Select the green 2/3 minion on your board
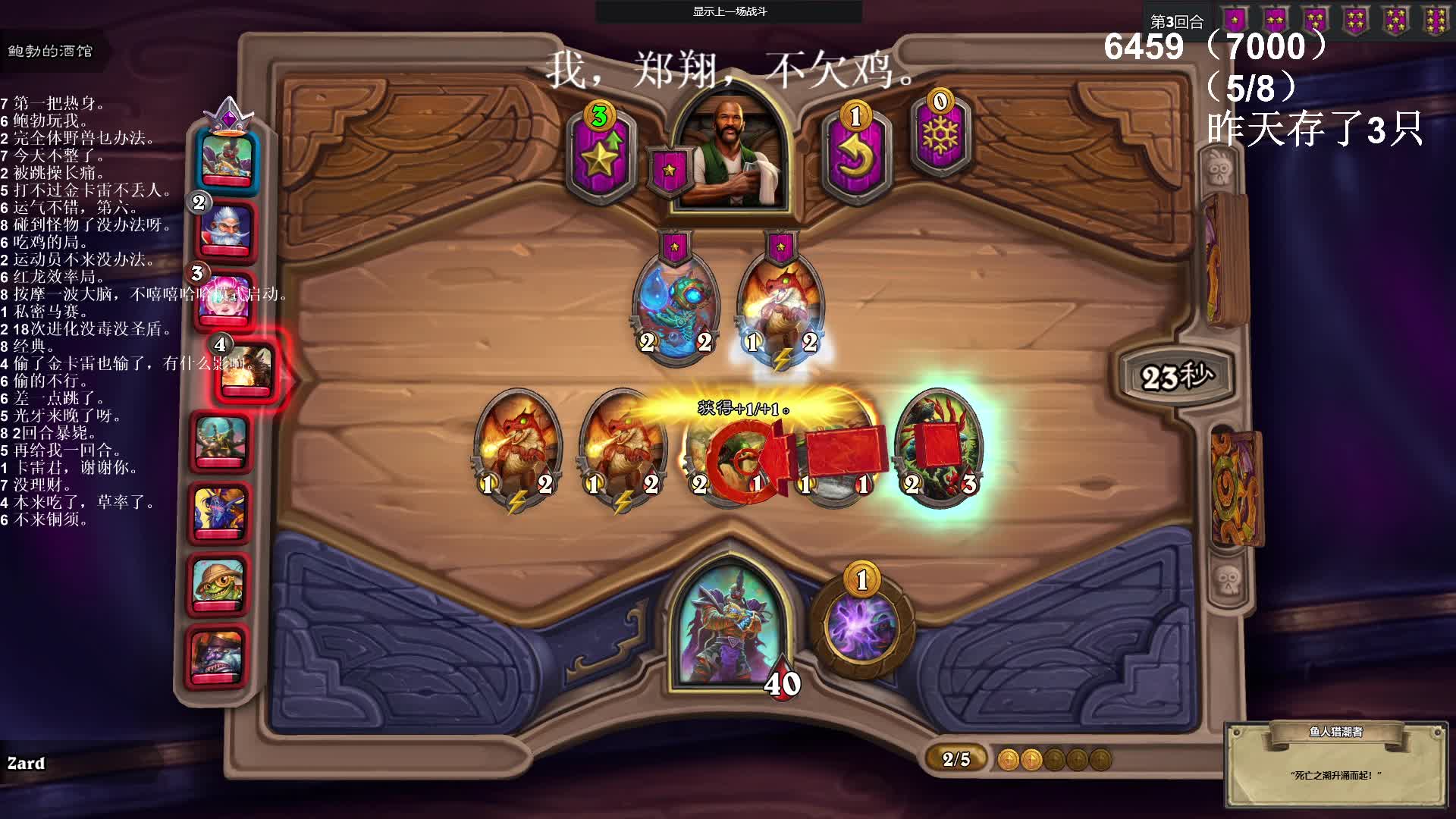The image size is (1456, 819). (940, 447)
